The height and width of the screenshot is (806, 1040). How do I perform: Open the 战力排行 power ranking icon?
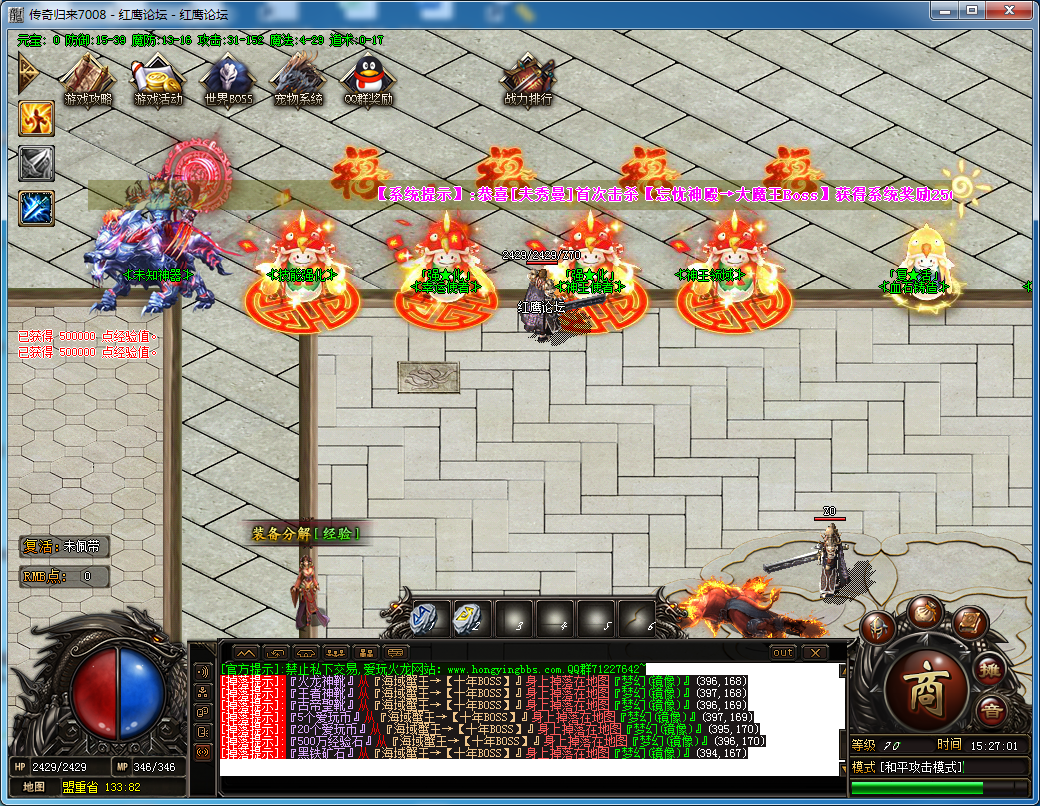pyautogui.click(x=527, y=77)
